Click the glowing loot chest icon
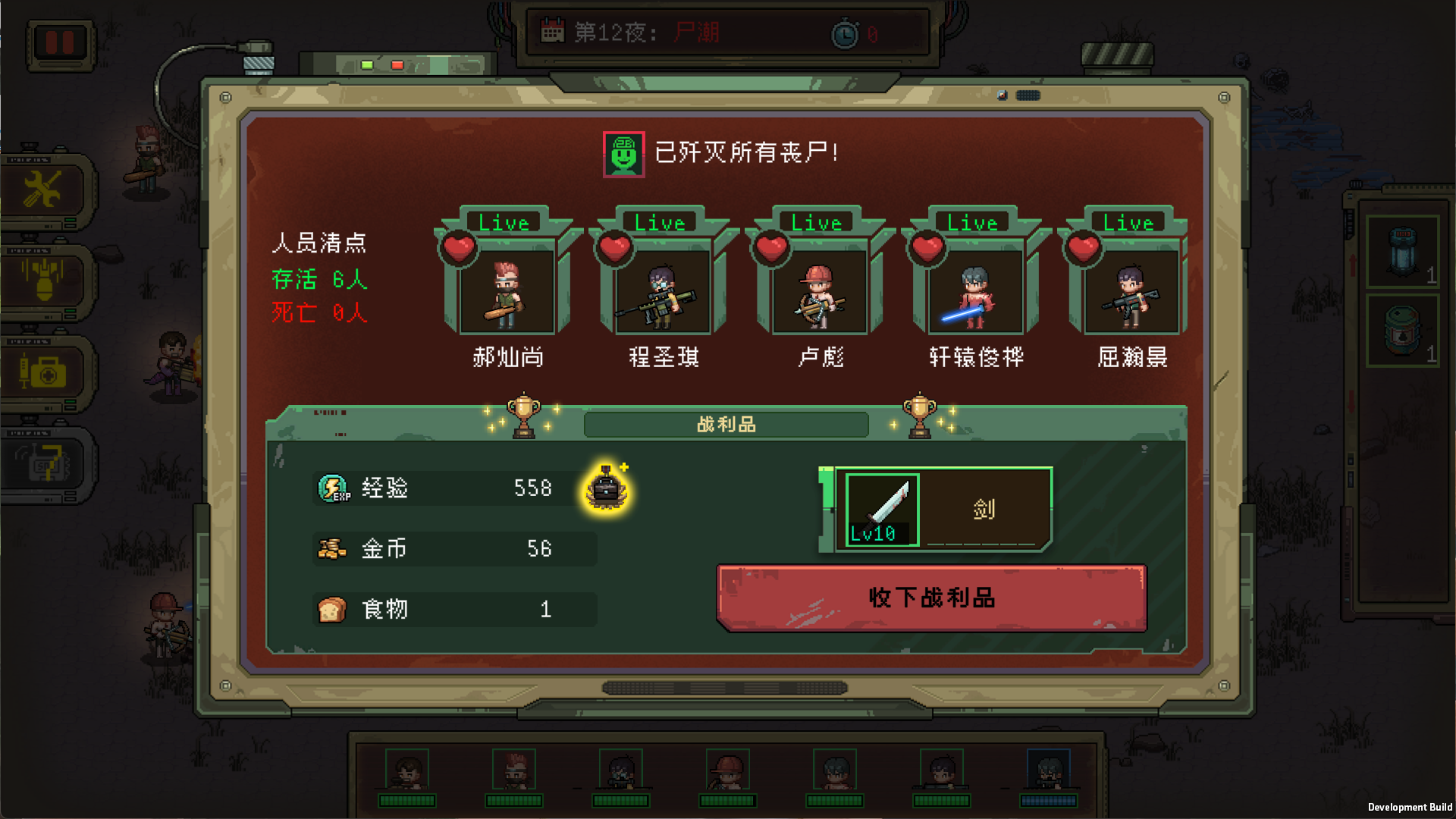The width and height of the screenshot is (1456, 819). click(604, 490)
